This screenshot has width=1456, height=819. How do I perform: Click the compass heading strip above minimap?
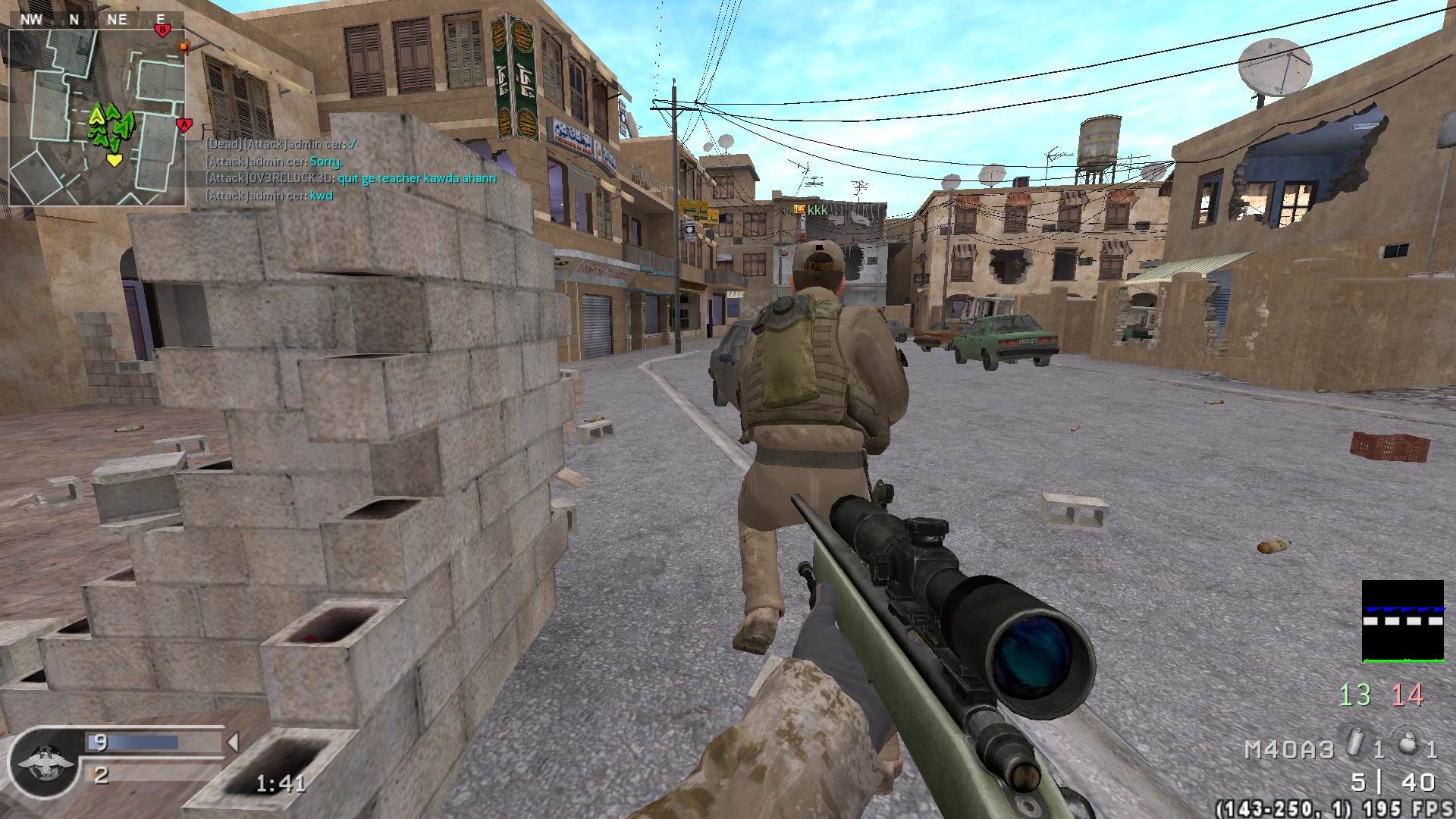pos(96,20)
